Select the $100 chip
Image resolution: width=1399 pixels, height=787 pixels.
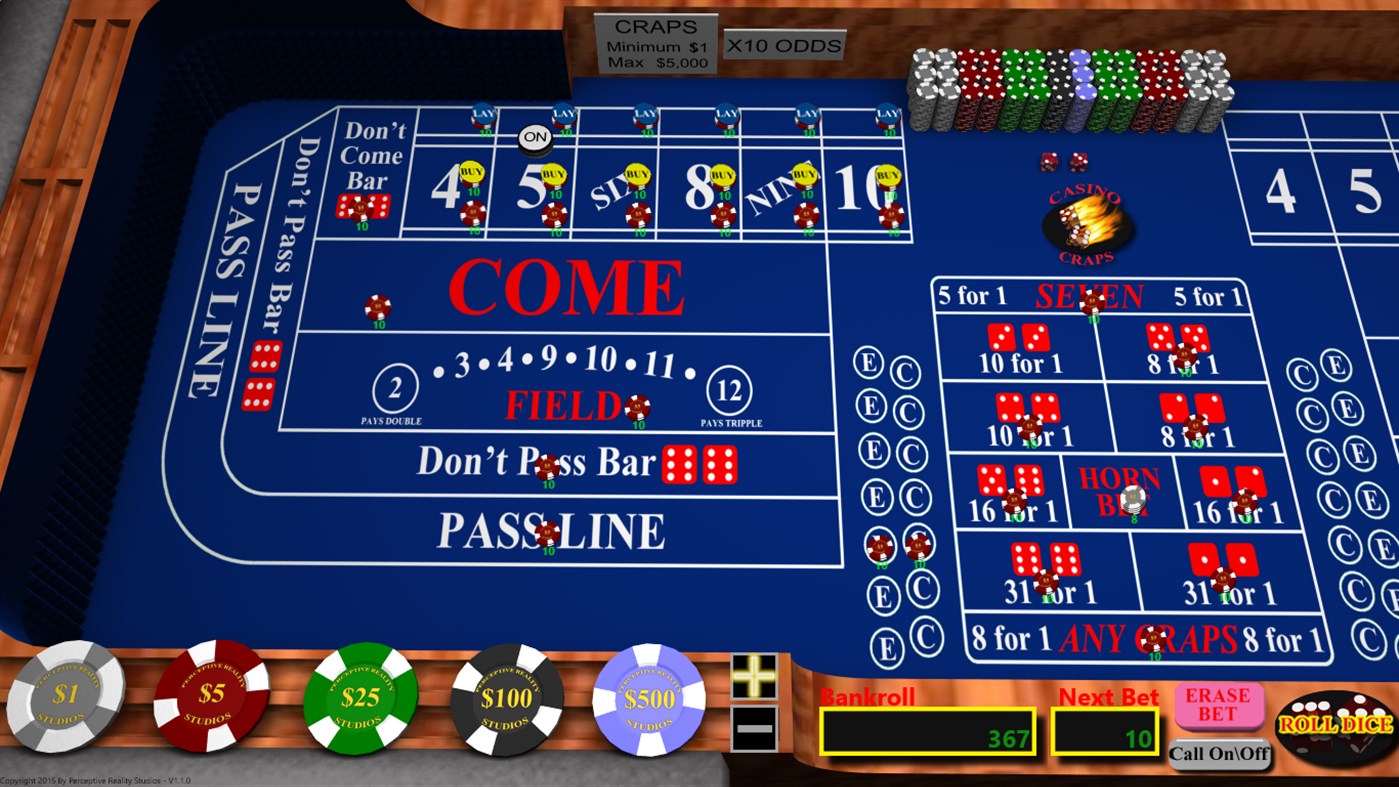[x=506, y=695]
